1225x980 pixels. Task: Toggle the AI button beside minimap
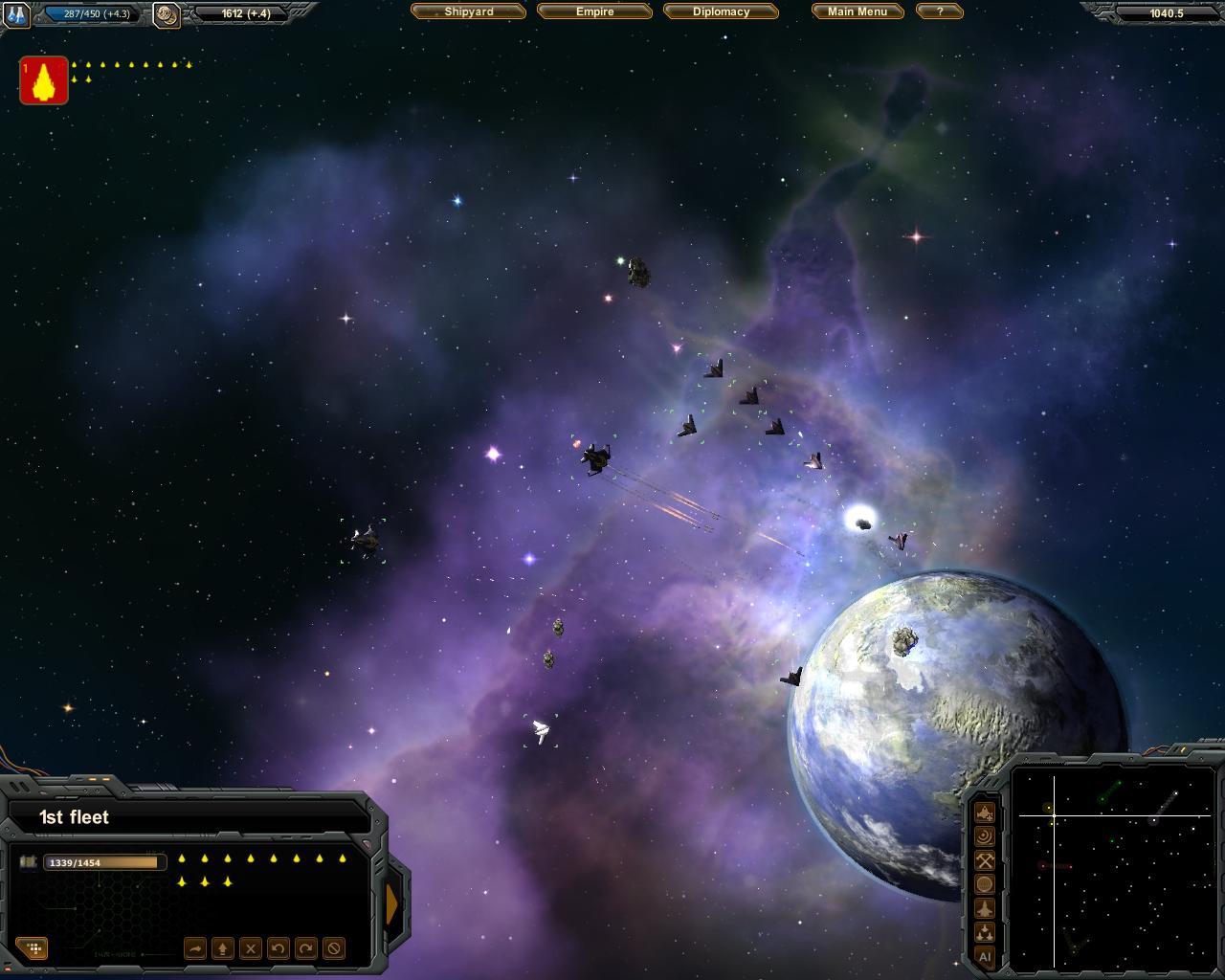point(984,956)
